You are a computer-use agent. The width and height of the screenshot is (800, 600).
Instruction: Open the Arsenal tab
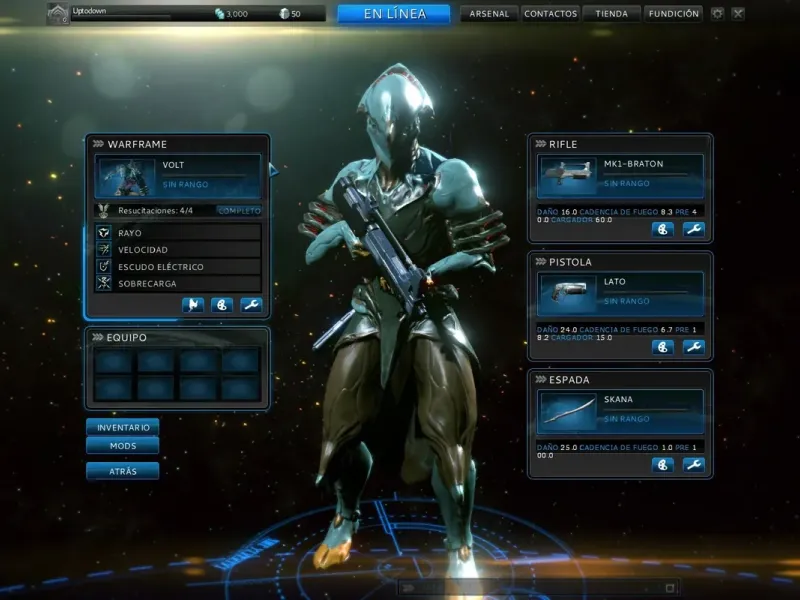[488, 14]
